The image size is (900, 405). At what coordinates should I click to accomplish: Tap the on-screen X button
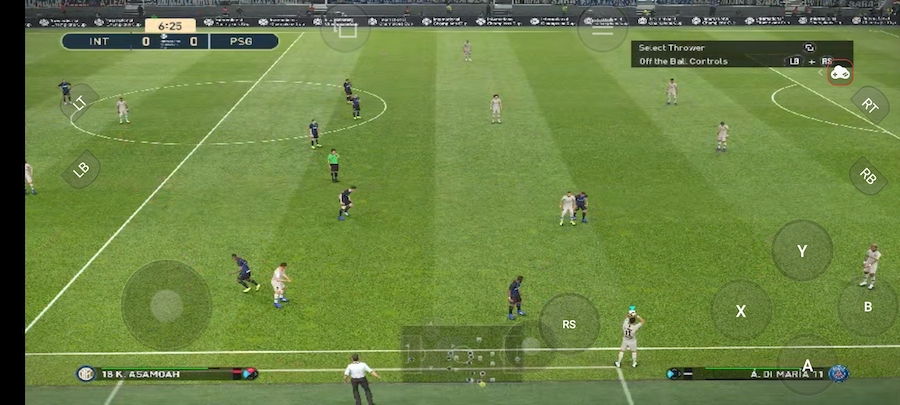[741, 310]
